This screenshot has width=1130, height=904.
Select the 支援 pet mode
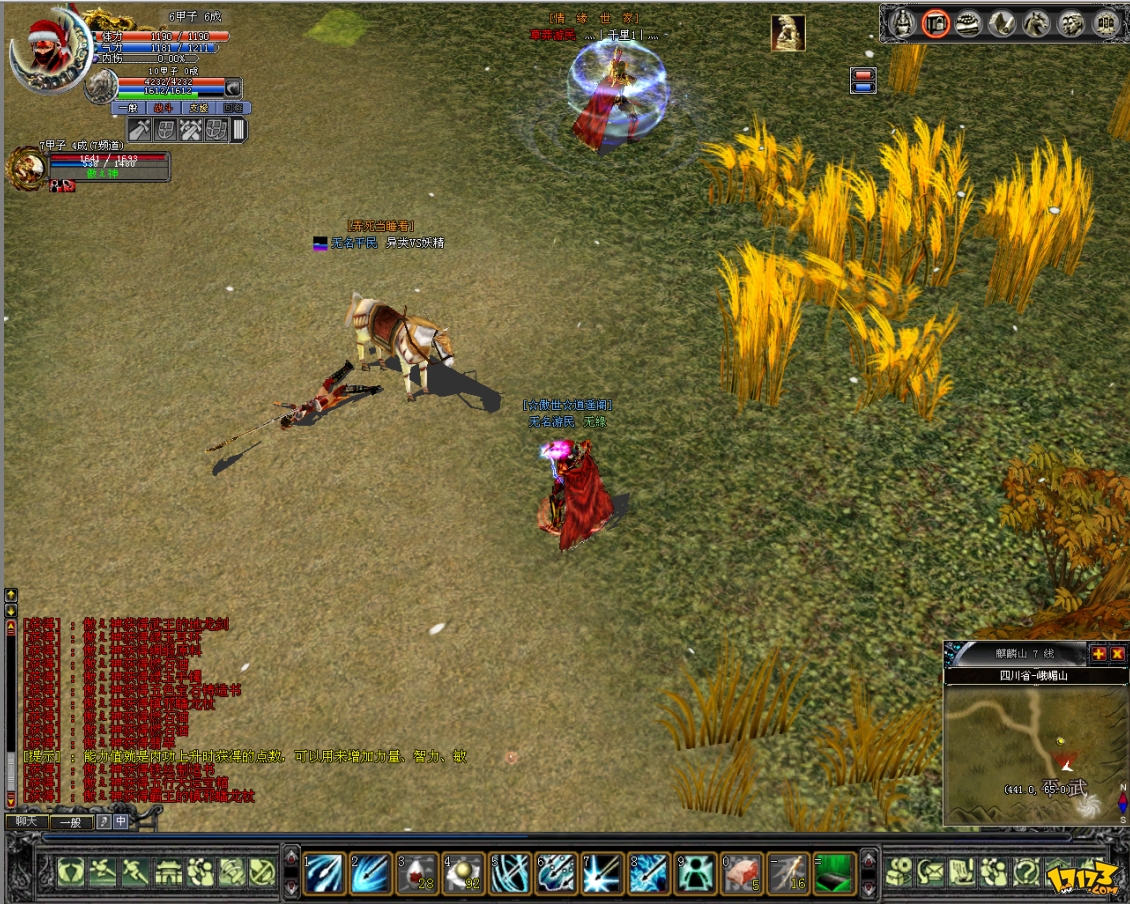coord(198,108)
